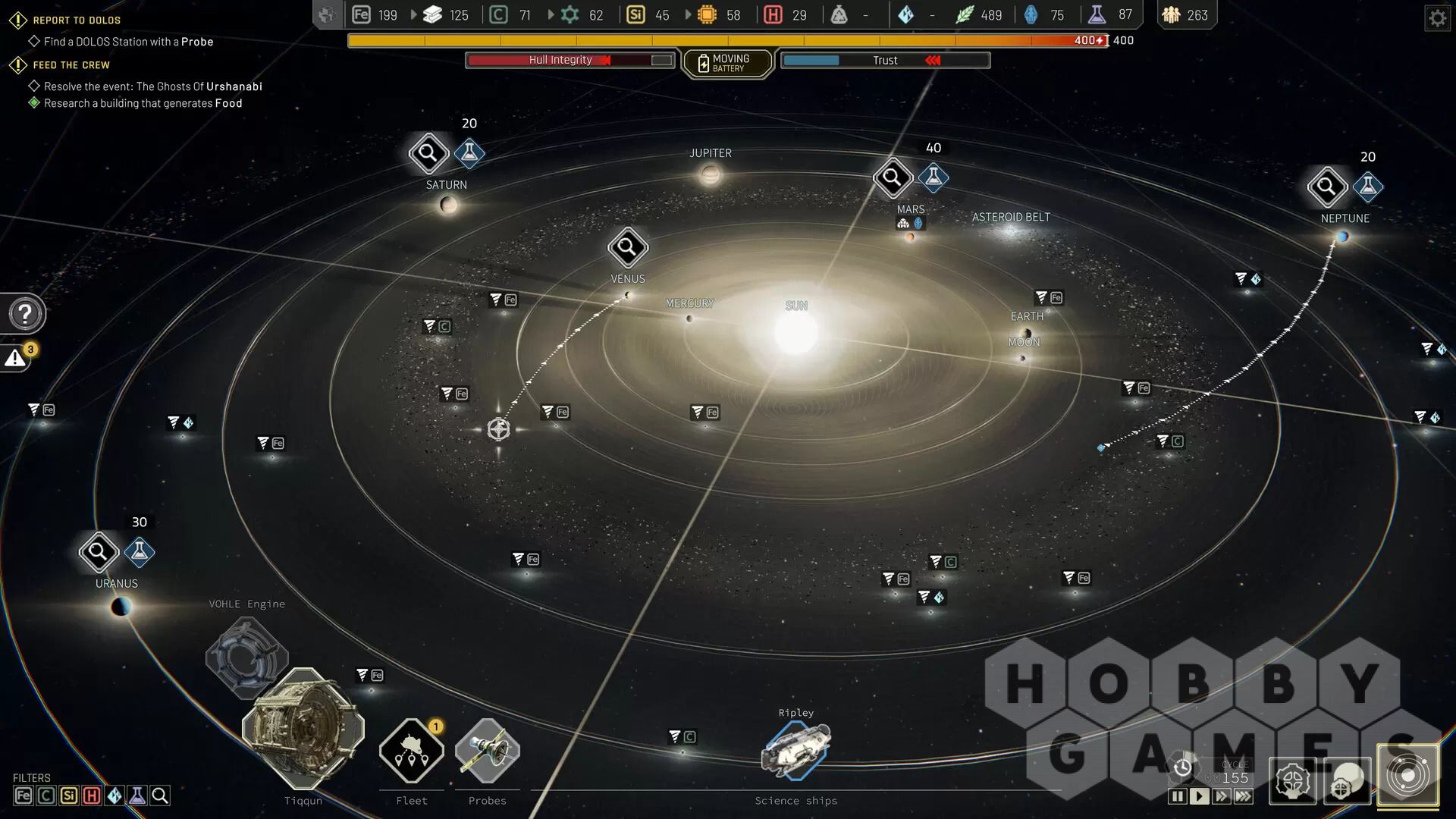Open the Probes panel

[x=487, y=752]
